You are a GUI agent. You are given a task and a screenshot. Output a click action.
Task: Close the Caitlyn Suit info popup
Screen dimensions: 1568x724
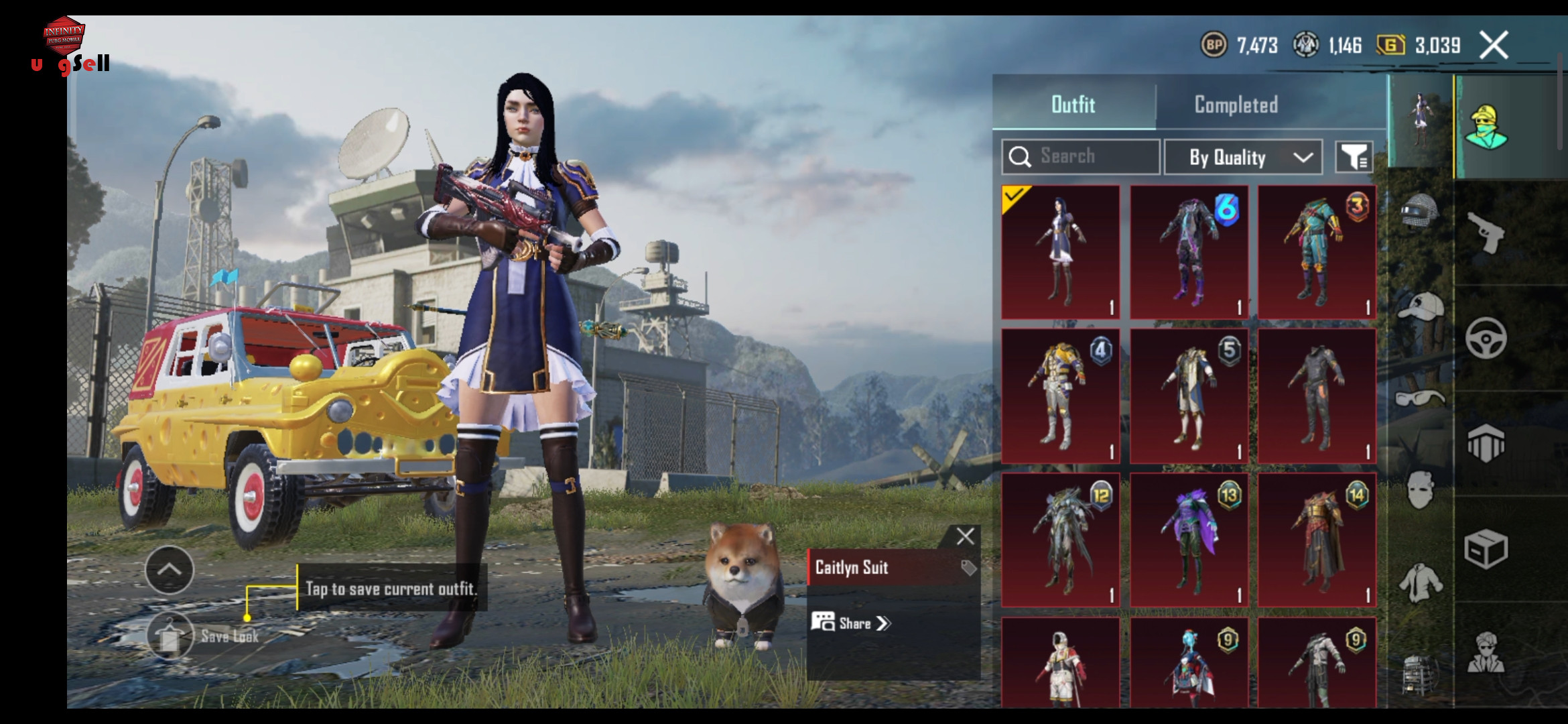pyautogui.click(x=965, y=536)
